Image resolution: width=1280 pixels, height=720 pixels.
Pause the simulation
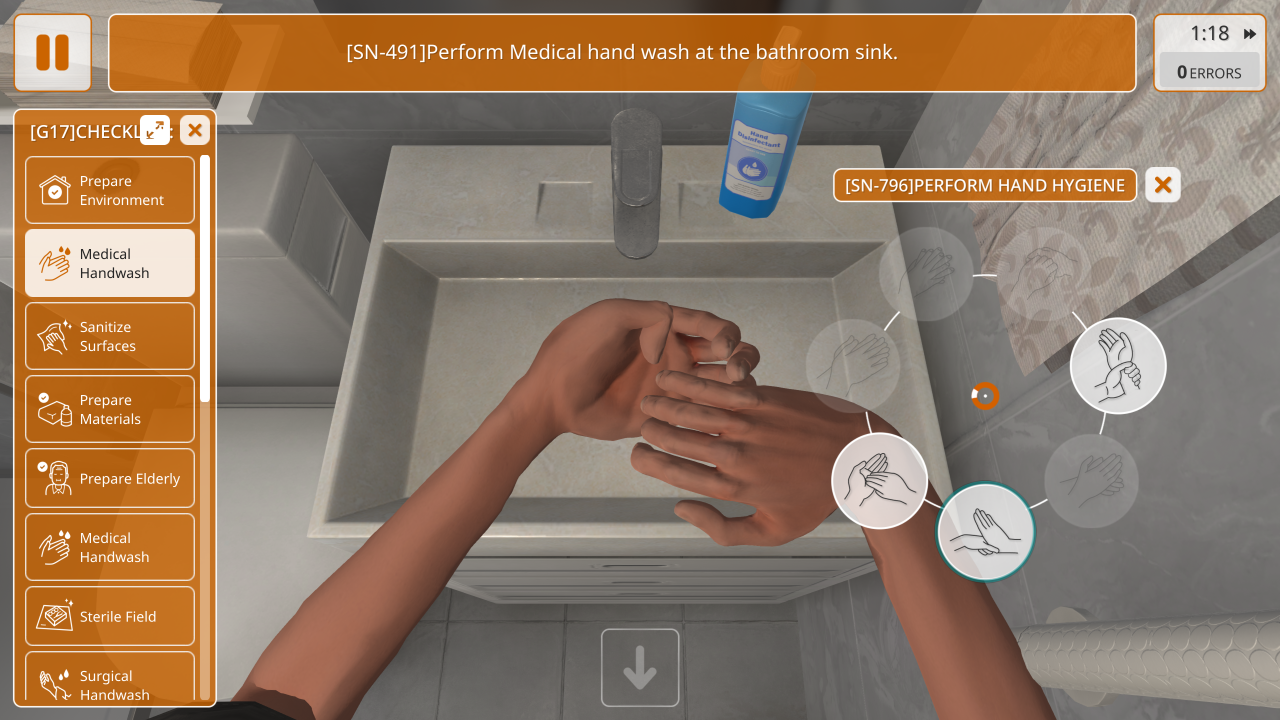52,52
